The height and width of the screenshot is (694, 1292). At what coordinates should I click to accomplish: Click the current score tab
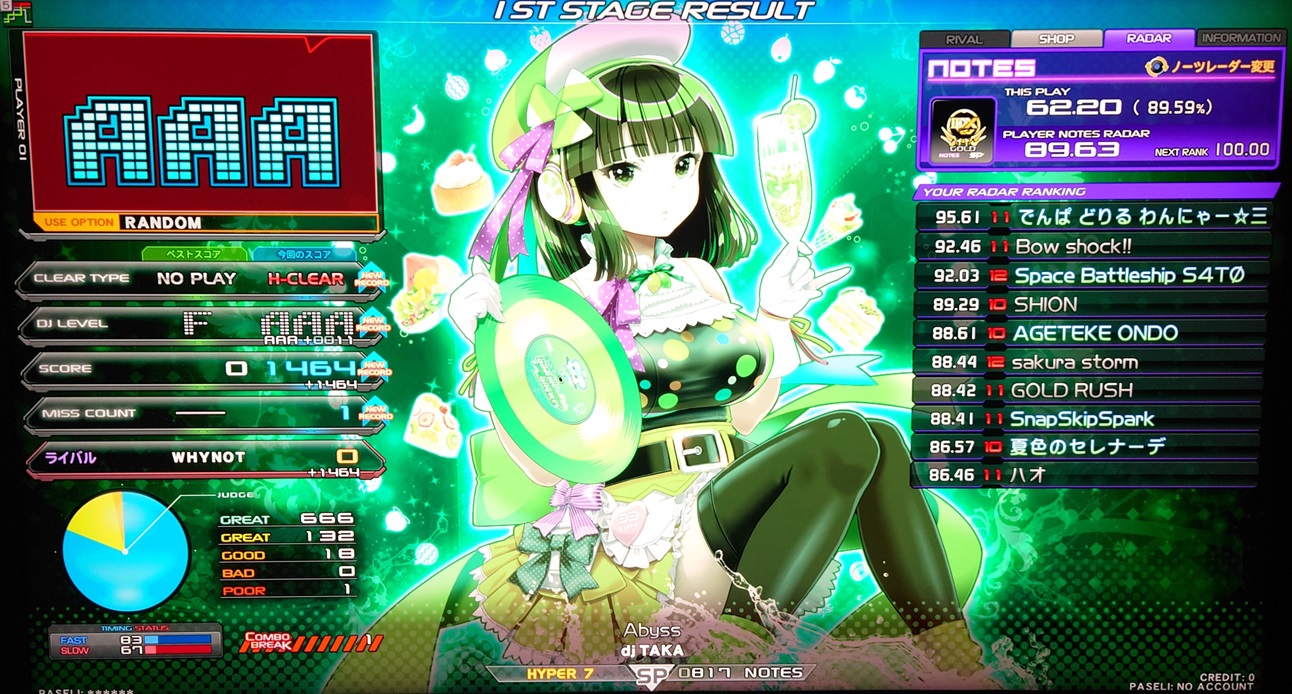point(301,254)
